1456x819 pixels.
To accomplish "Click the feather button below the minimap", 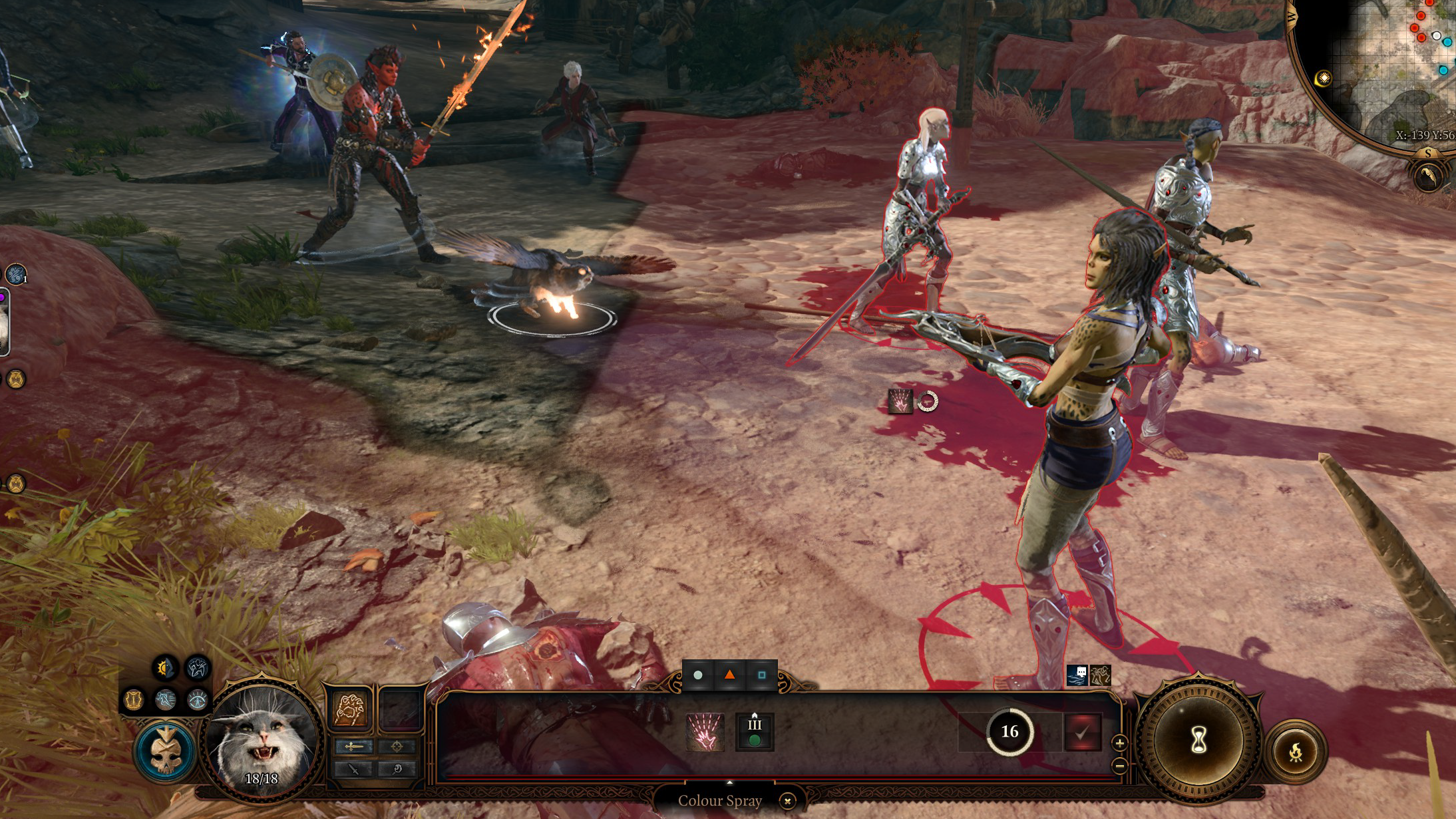I will point(1429,177).
